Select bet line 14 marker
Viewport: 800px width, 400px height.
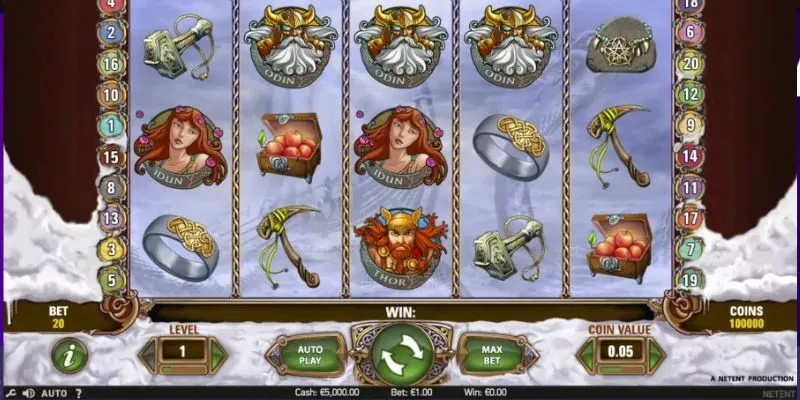[688, 155]
